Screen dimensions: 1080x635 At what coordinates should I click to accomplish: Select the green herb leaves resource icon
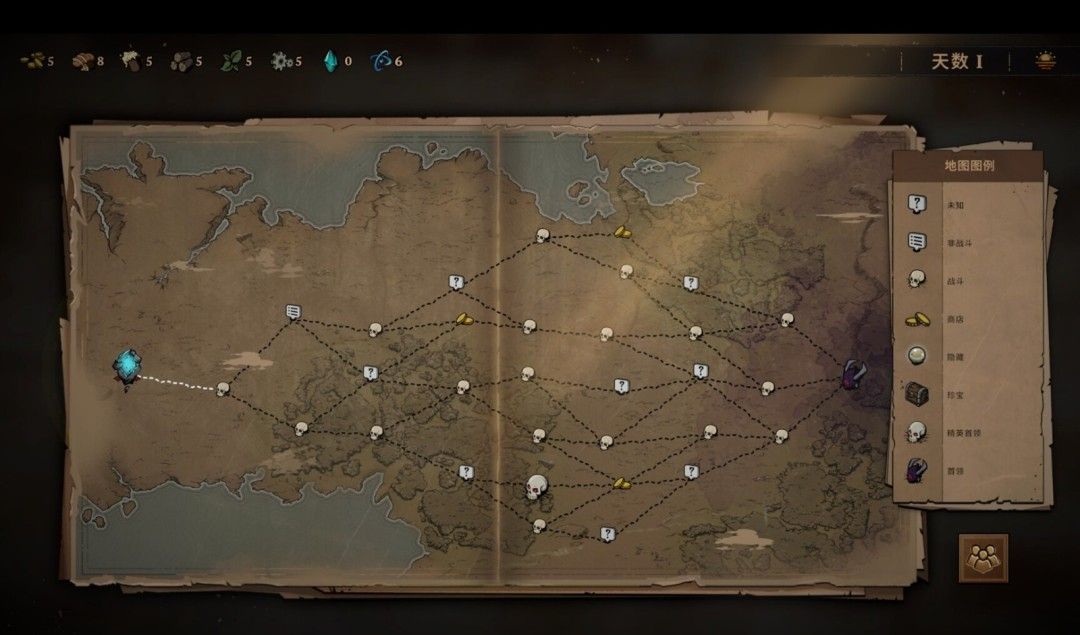click(231, 61)
